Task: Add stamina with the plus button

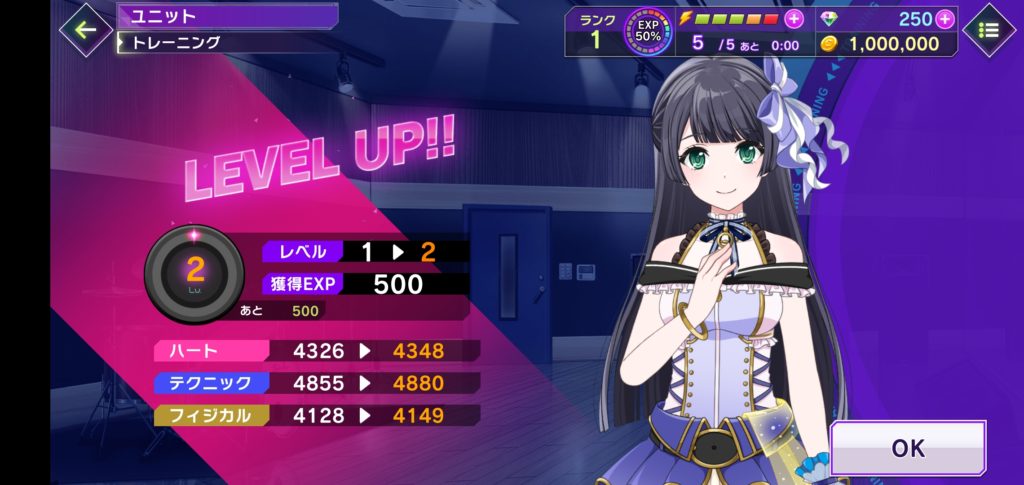Action: [x=794, y=19]
